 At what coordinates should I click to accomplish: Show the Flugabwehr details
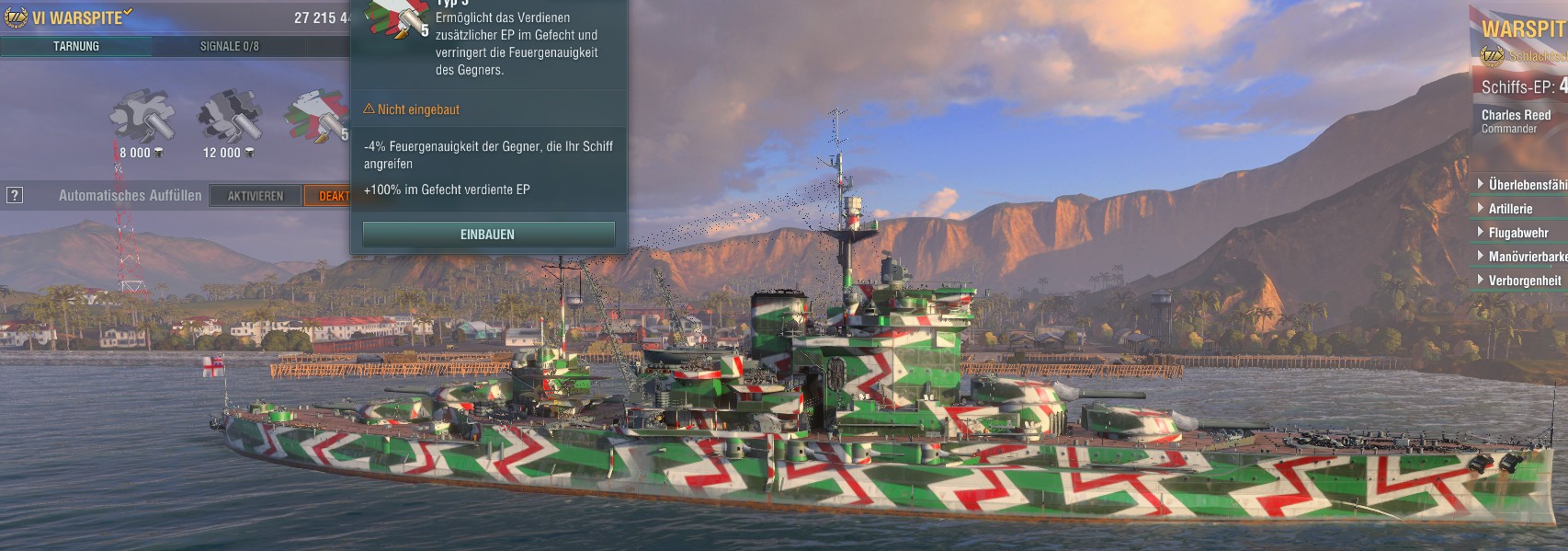coord(1517,233)
